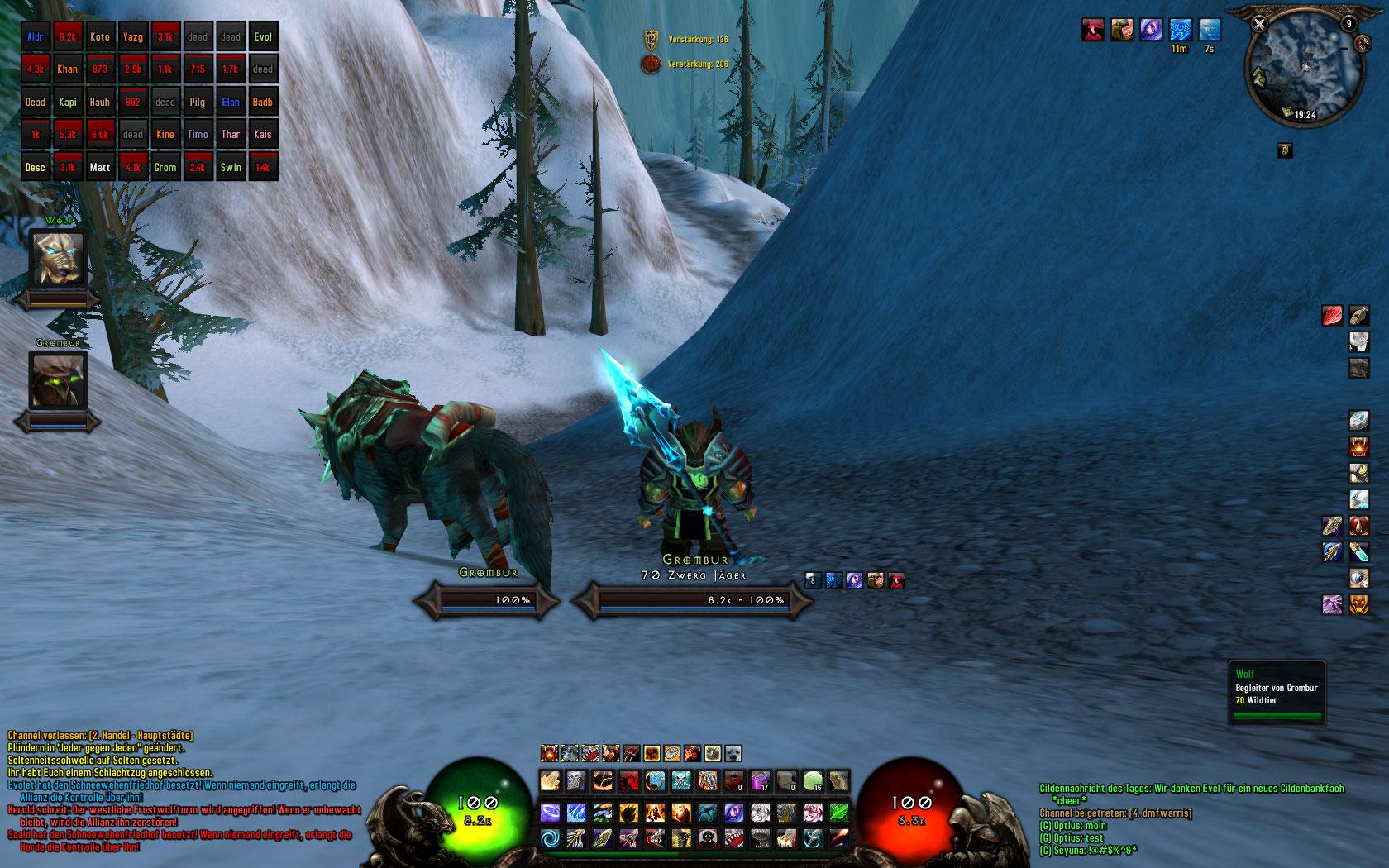
Task: Click the seal face icon on the pet bar
Action: (x=733, y=753)
